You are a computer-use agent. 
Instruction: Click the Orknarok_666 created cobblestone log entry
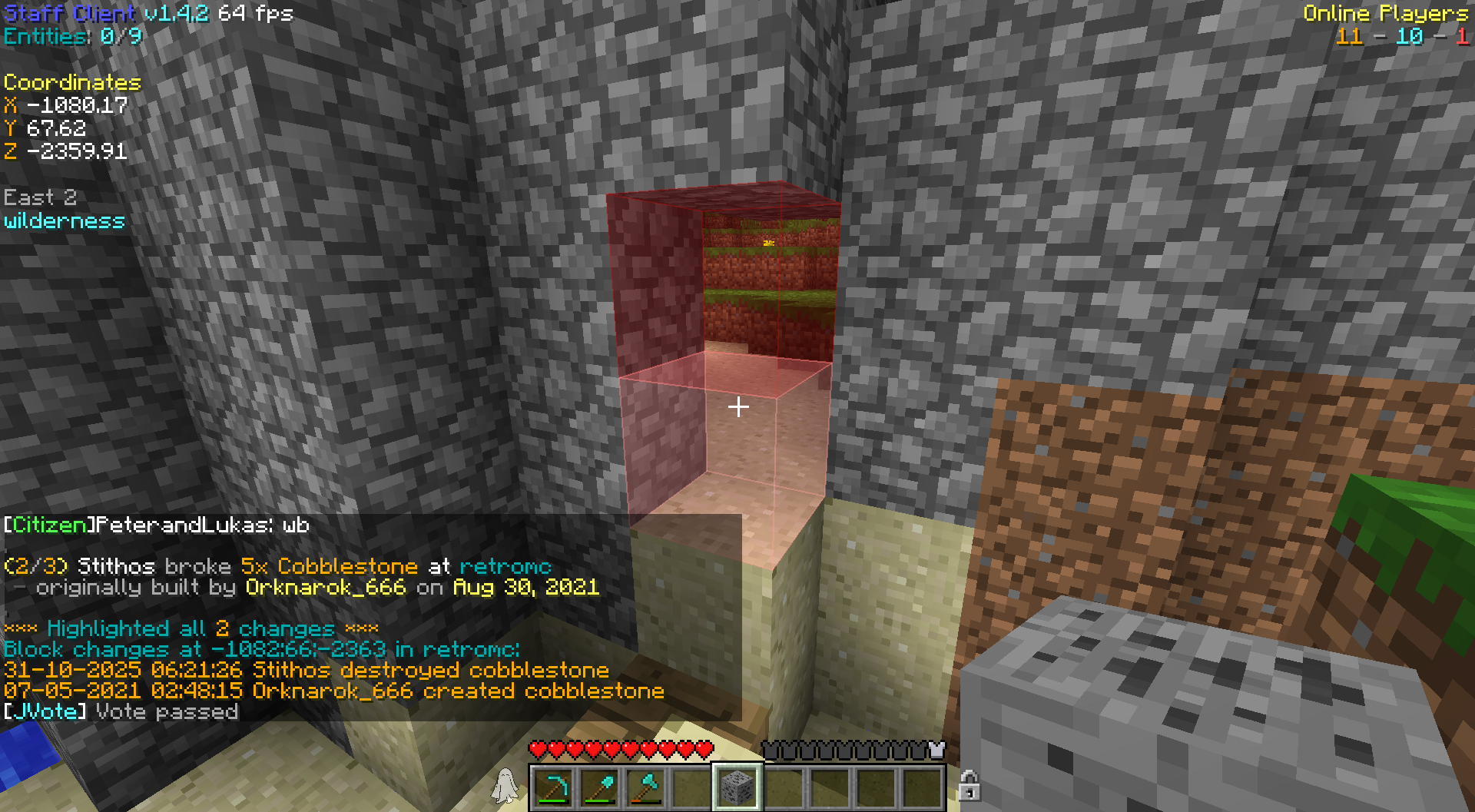click(333, 691)
